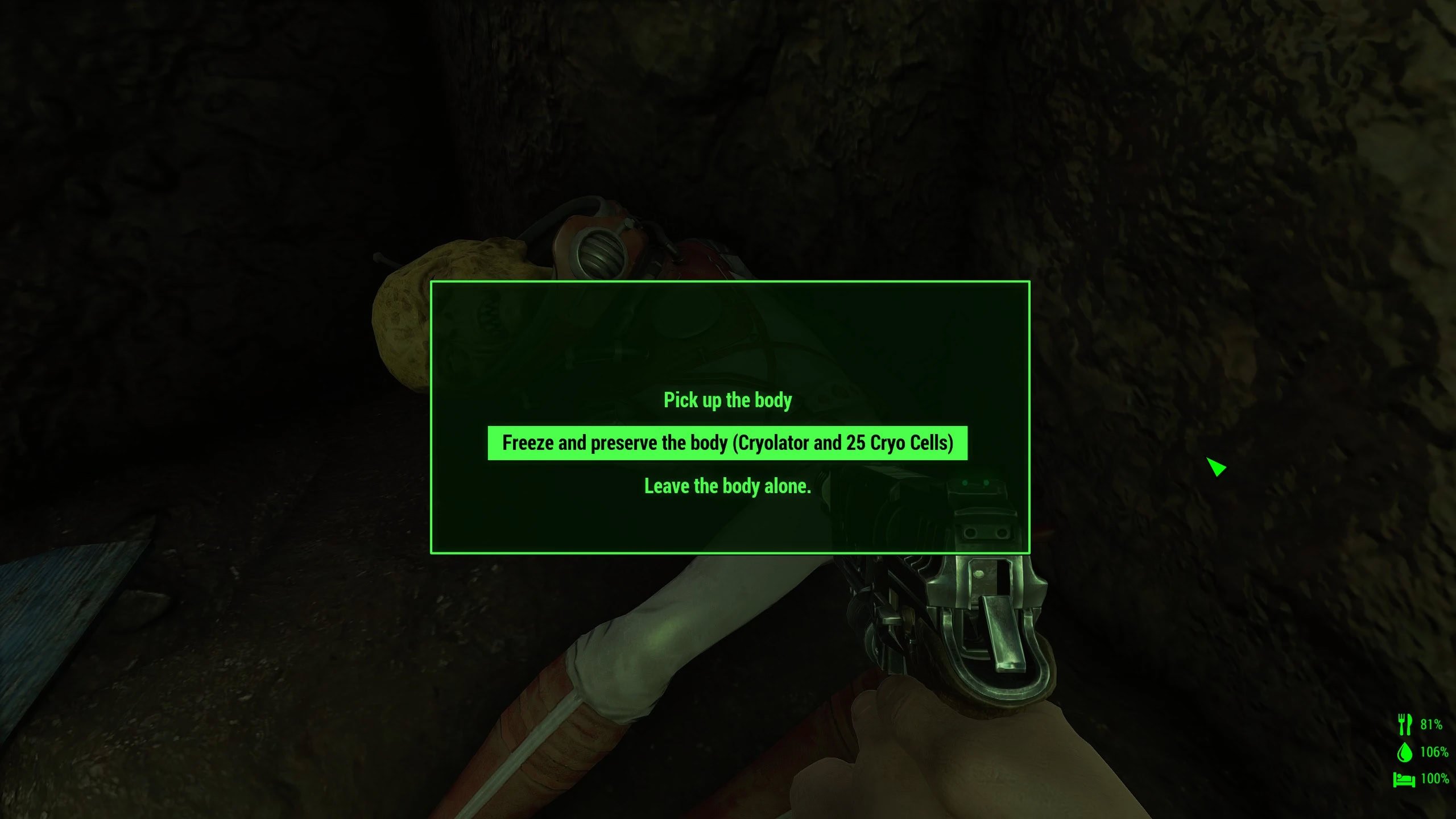Choose "Pick up the body" option
This screenshot has width=1456, height=819.
(x=727, y=400)
